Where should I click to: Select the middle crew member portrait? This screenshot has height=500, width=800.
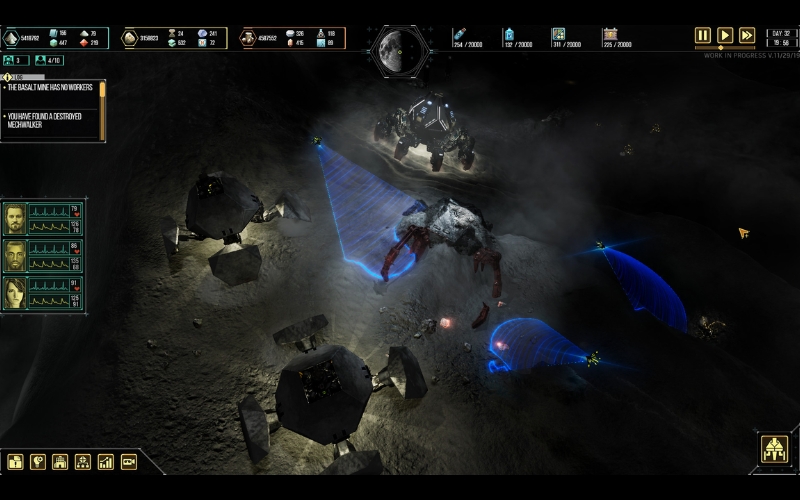[x=15, y=256]
